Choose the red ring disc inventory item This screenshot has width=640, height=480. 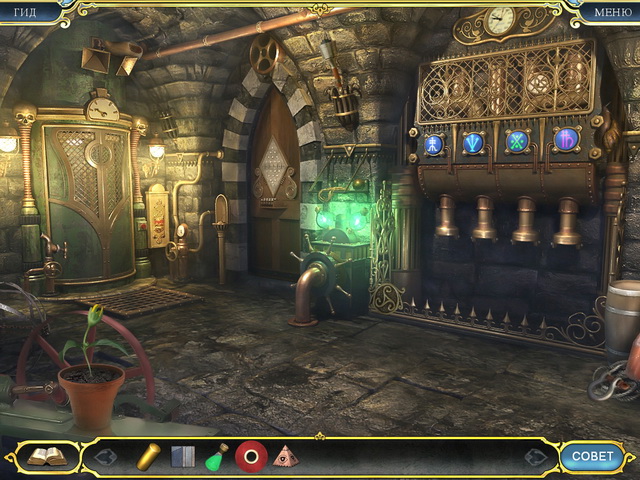250,457
